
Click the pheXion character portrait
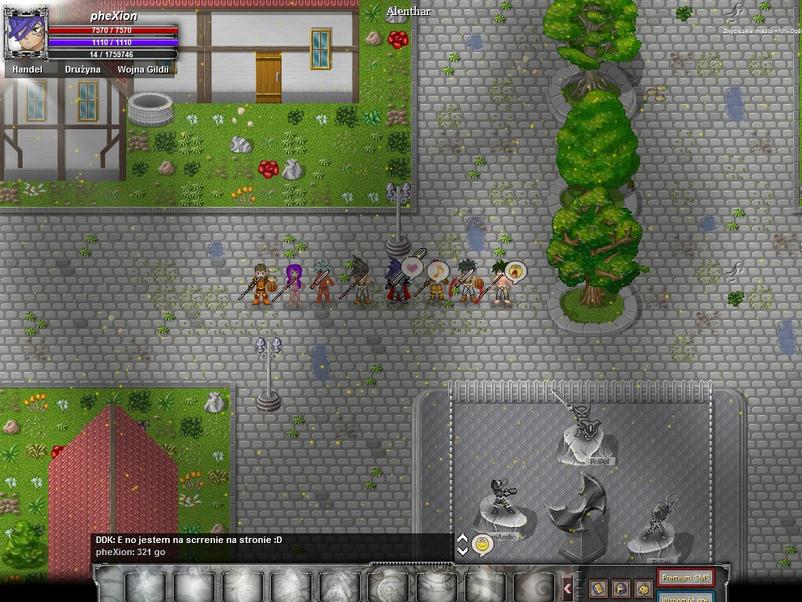26,34
